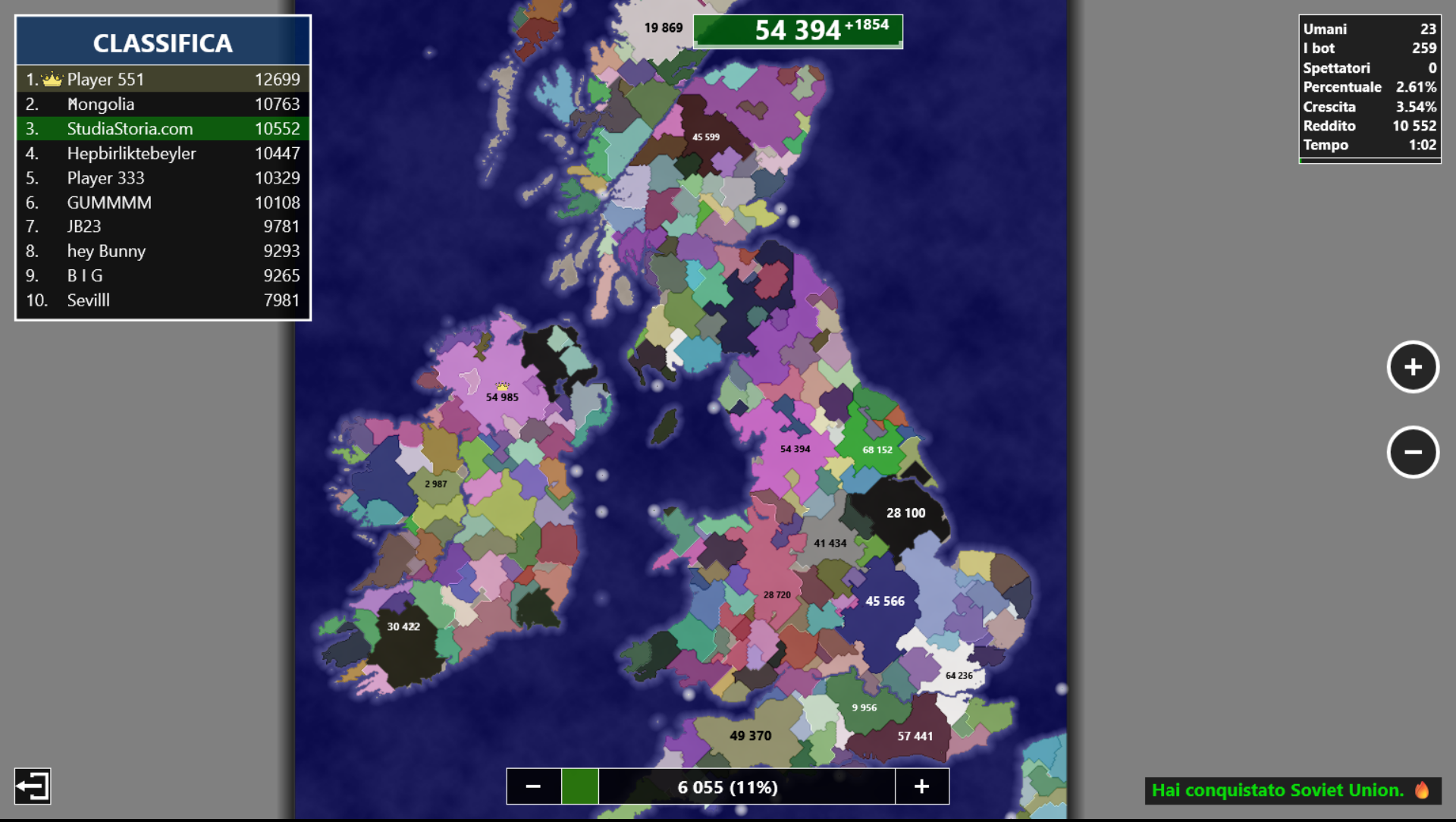Zoom in with the round plus button
The height and width of the screenshot is (822, 1456).
click(1412, 367)
